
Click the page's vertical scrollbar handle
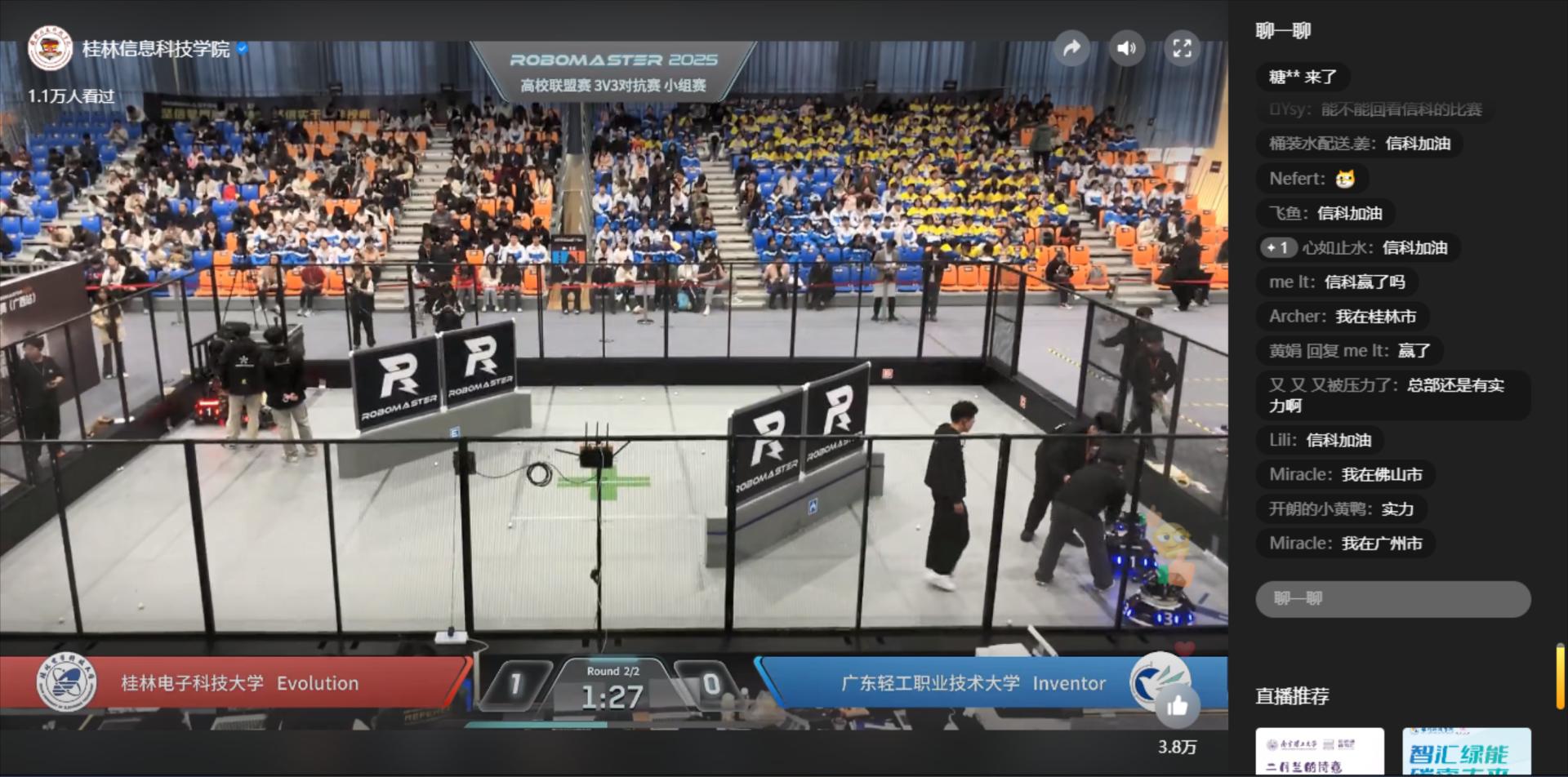1561,676
